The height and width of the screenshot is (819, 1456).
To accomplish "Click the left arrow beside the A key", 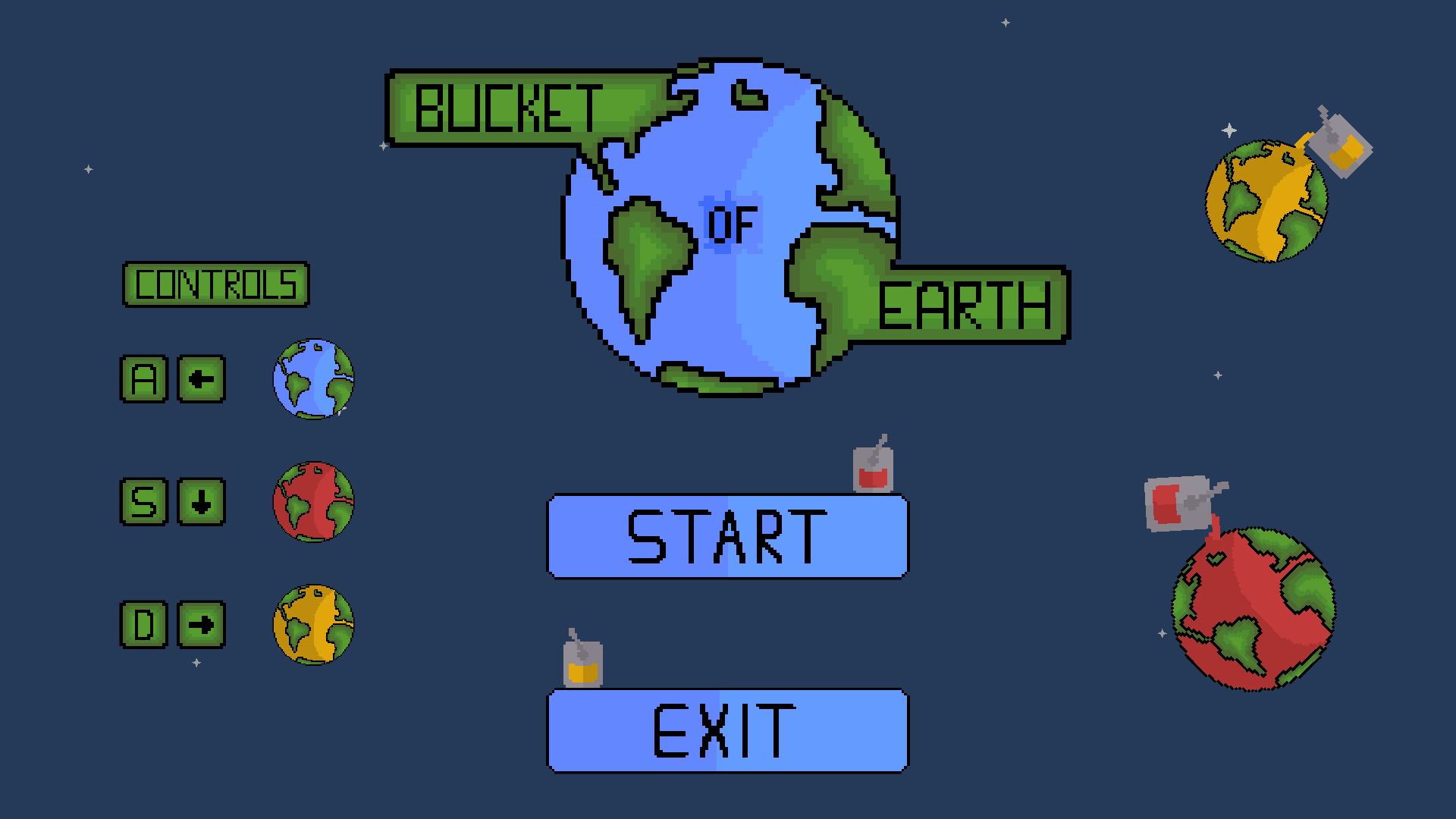I will (x=200, y=380).
